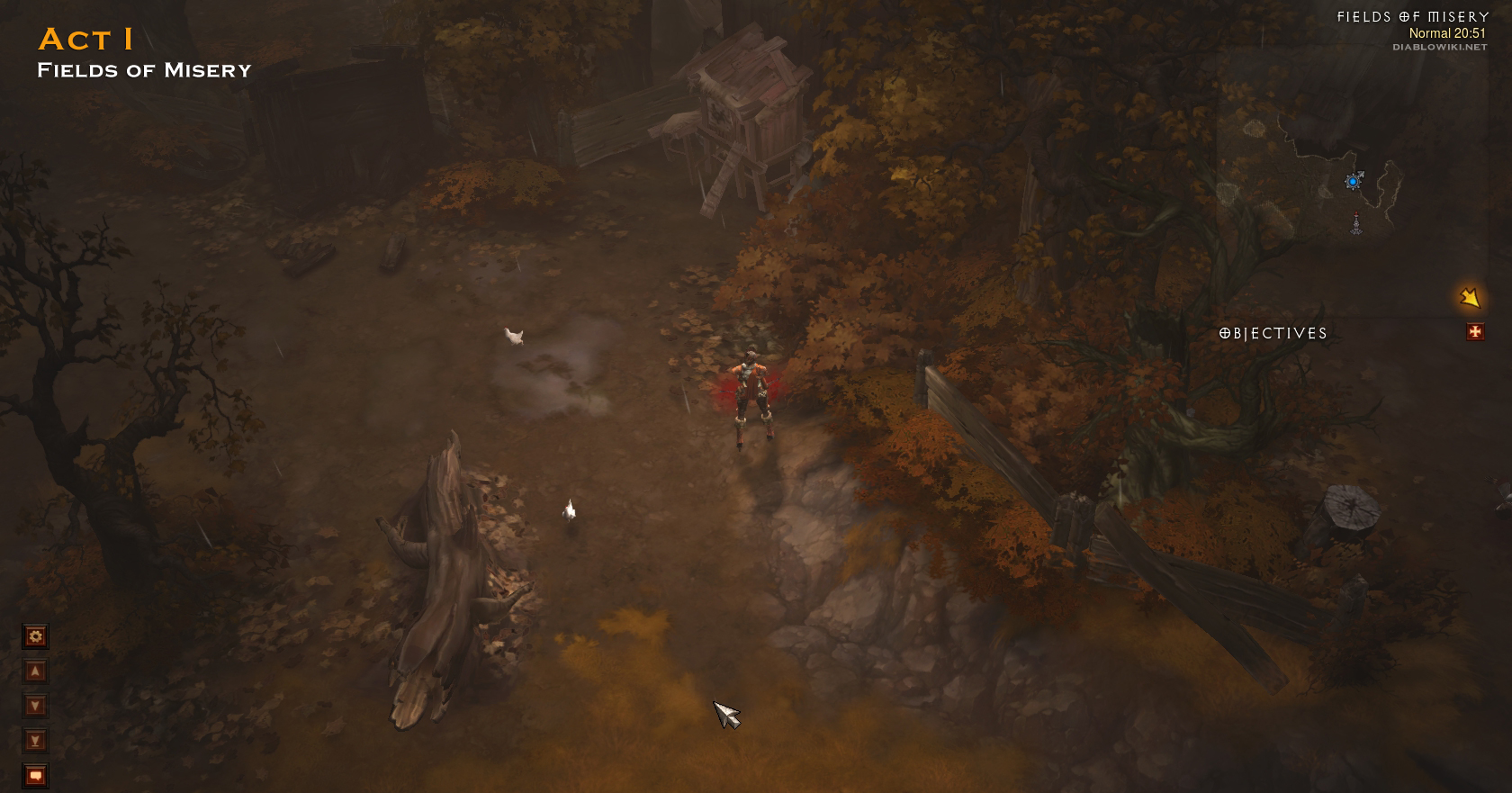Select the blue waypoint marker on the minimap
This screenshot has width=1512, height=793.
click(1352, 182)
